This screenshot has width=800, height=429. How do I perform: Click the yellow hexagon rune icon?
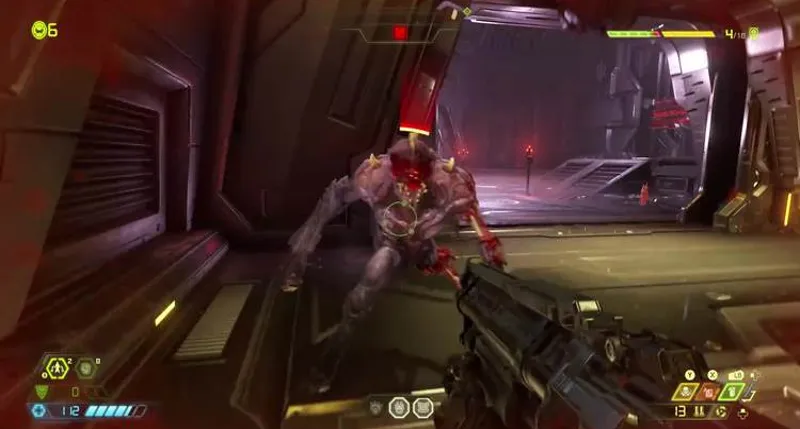(56, 370)
